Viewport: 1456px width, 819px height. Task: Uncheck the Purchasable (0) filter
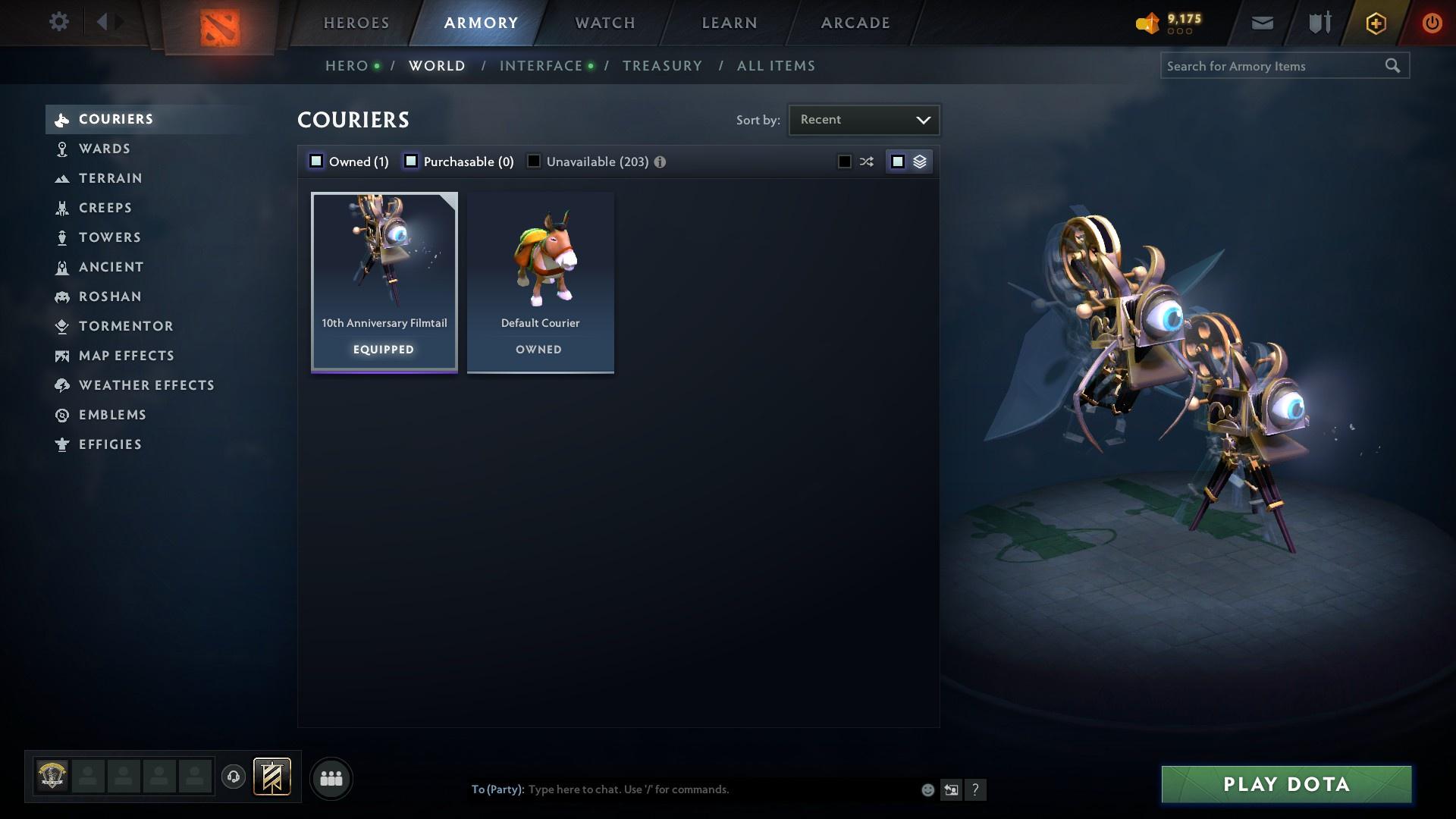click(x=411, y=161)
